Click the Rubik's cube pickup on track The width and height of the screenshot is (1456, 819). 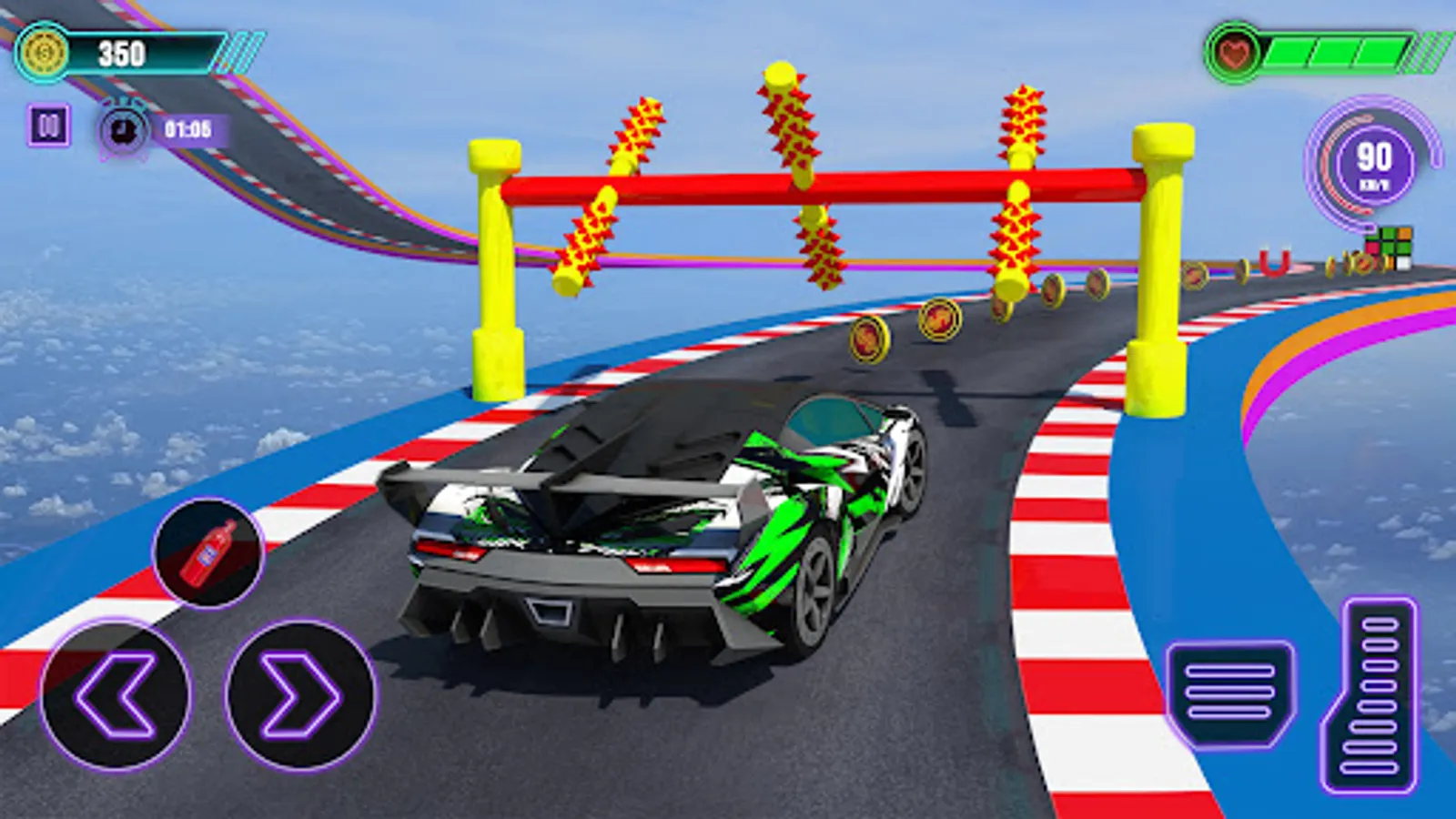tap(1390, 248)
